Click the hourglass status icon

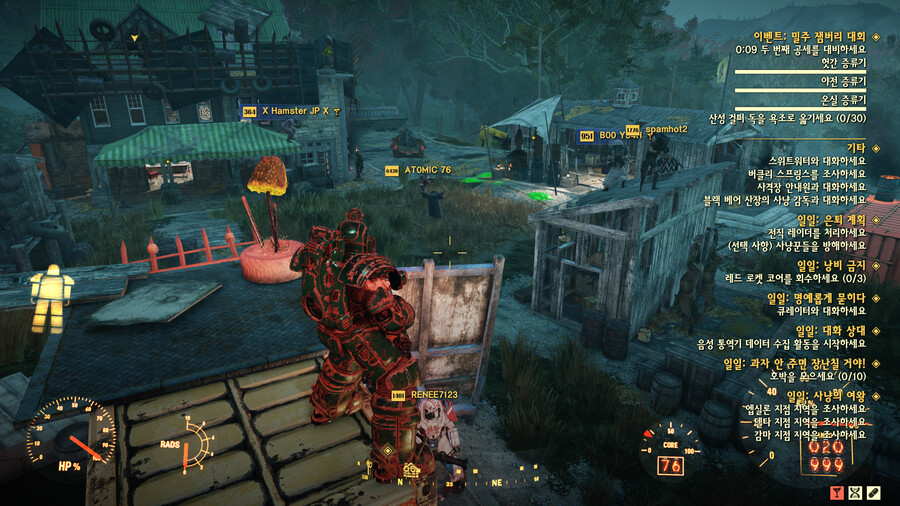(x=855, y=492)
